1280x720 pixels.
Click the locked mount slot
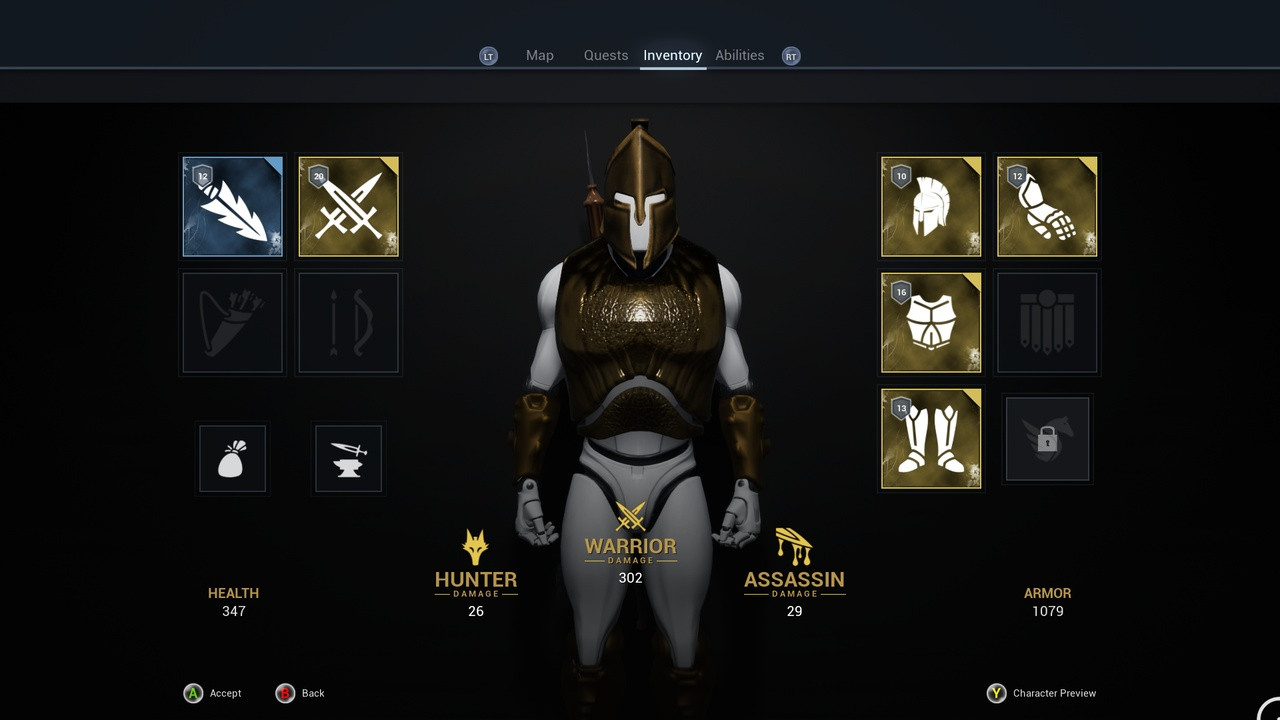pos(1047,439)
